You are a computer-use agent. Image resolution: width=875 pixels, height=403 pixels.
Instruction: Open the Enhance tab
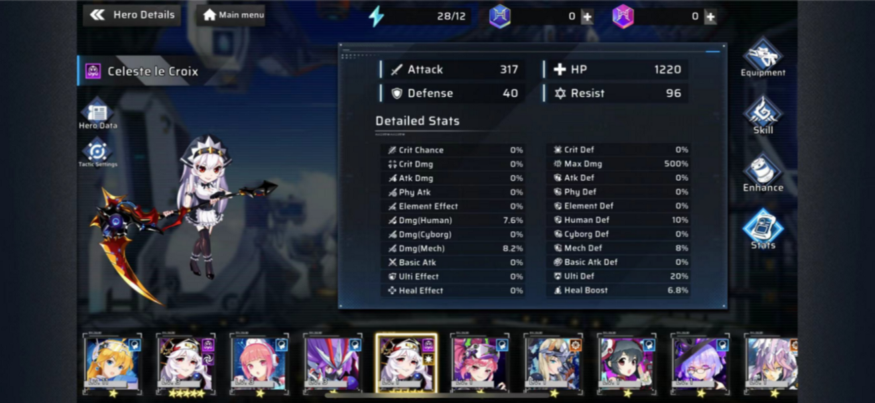click(763, 172)
